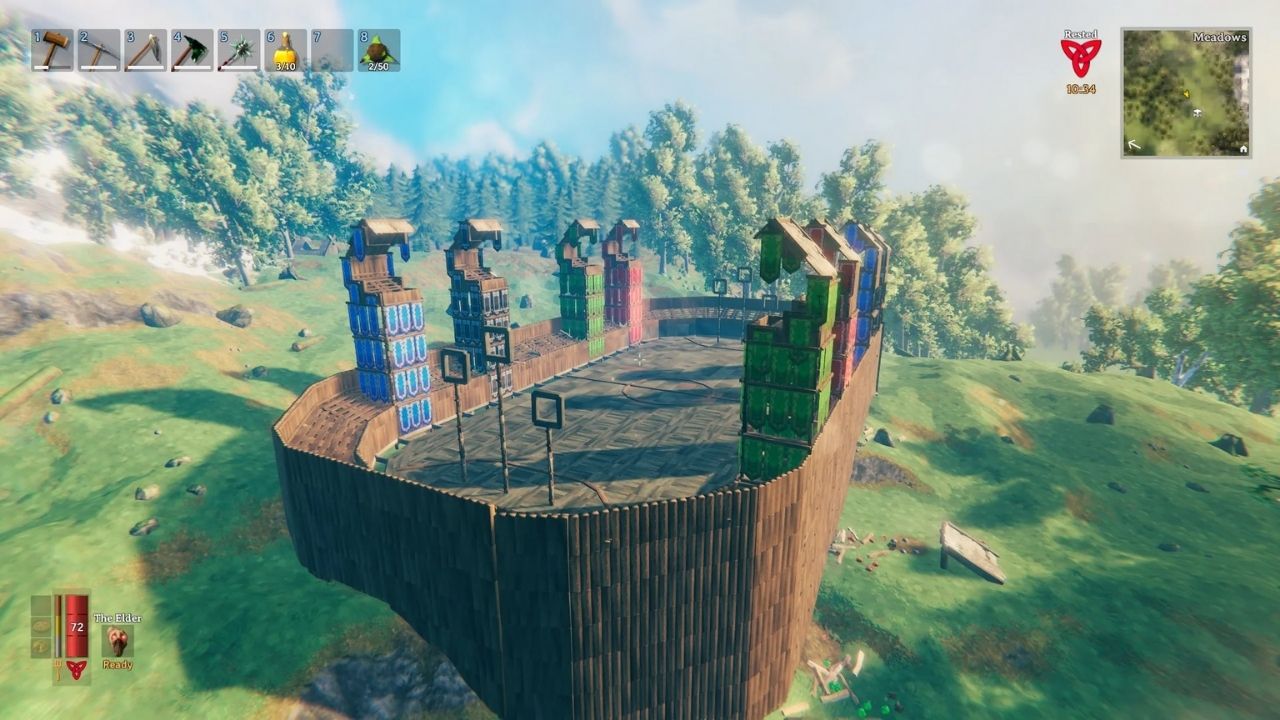Click the Meadows biome label
The image size is (1280, 720).
[1220, 38]
